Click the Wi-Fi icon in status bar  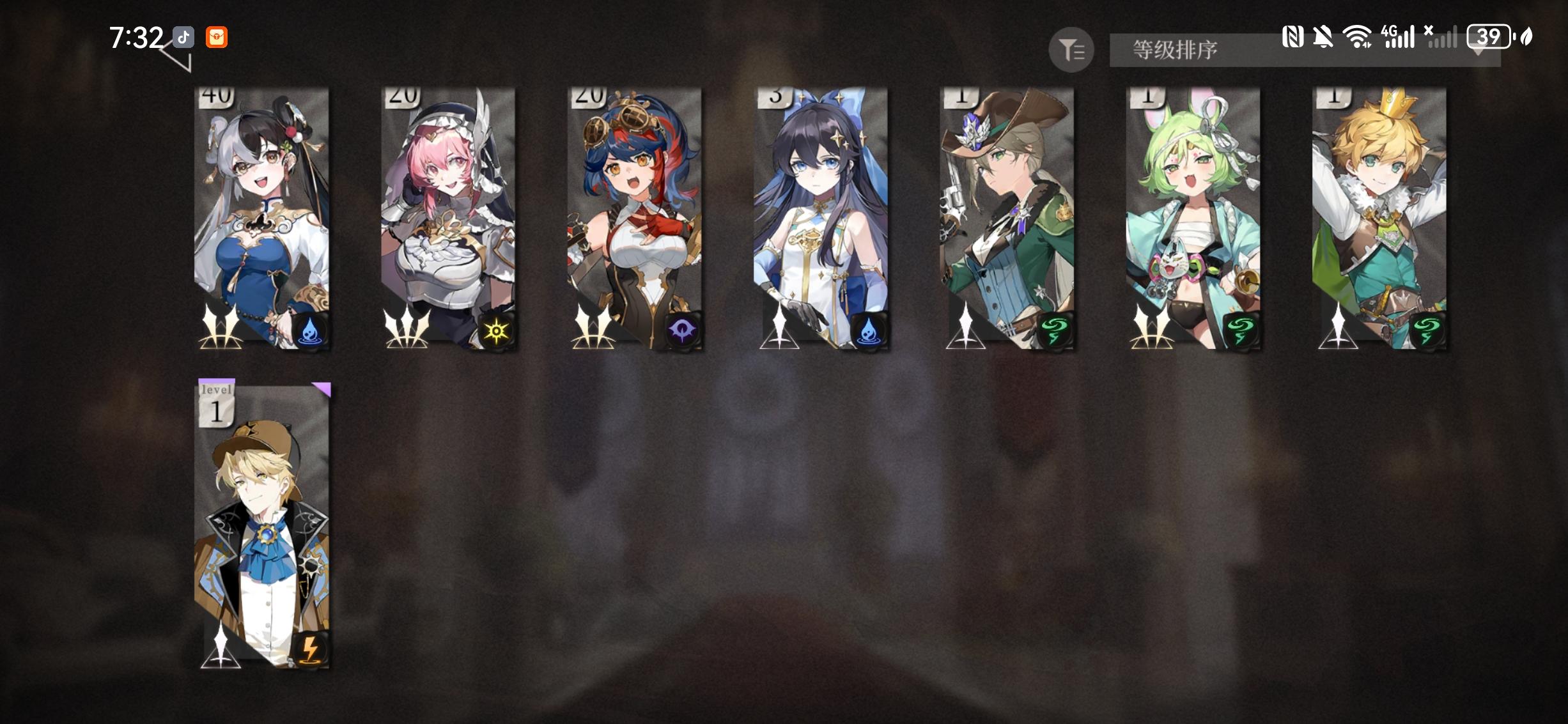tap(1357, 37)
